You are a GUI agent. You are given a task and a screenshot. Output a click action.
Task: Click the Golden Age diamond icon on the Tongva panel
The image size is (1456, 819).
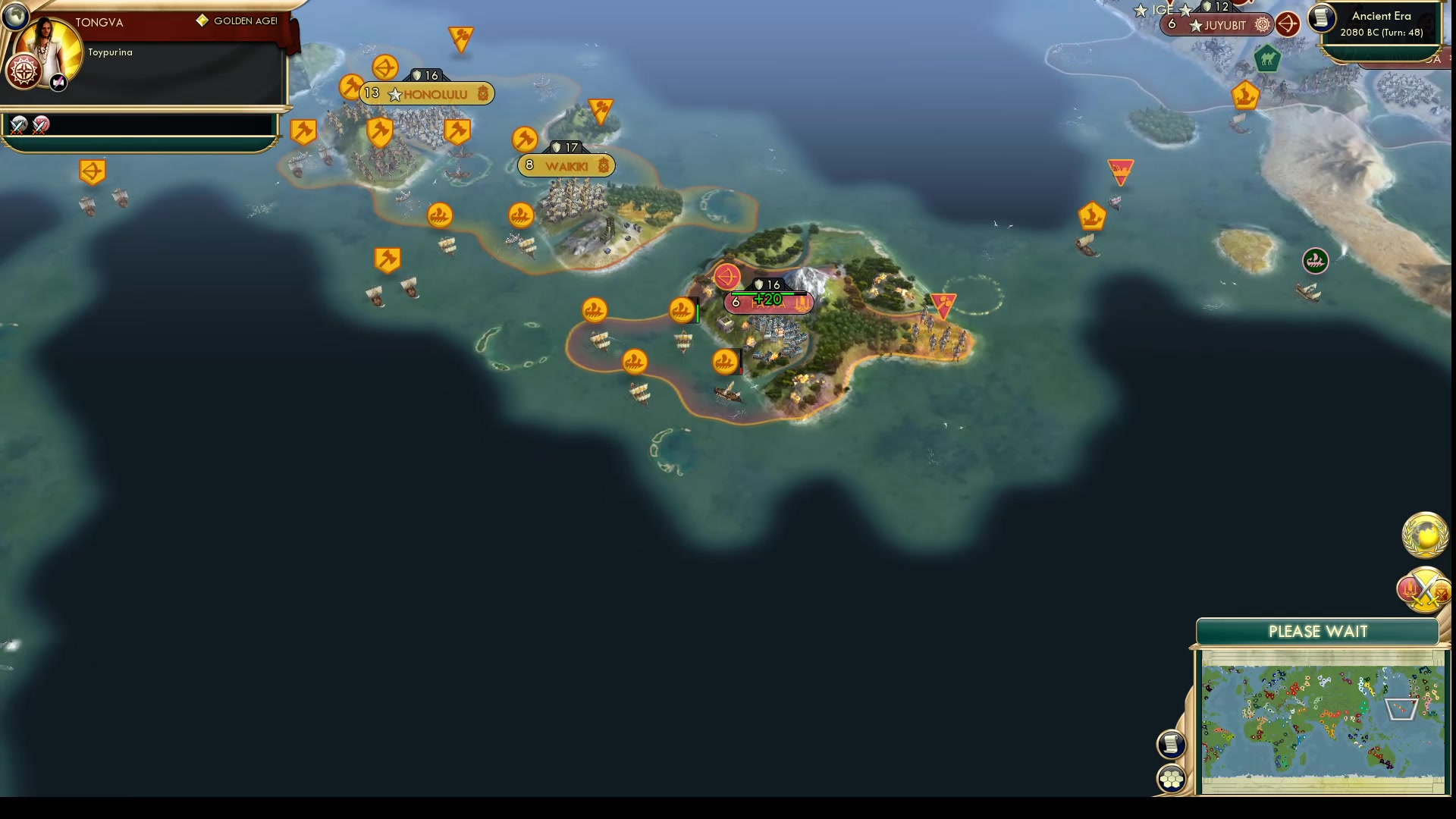(202, 21)
